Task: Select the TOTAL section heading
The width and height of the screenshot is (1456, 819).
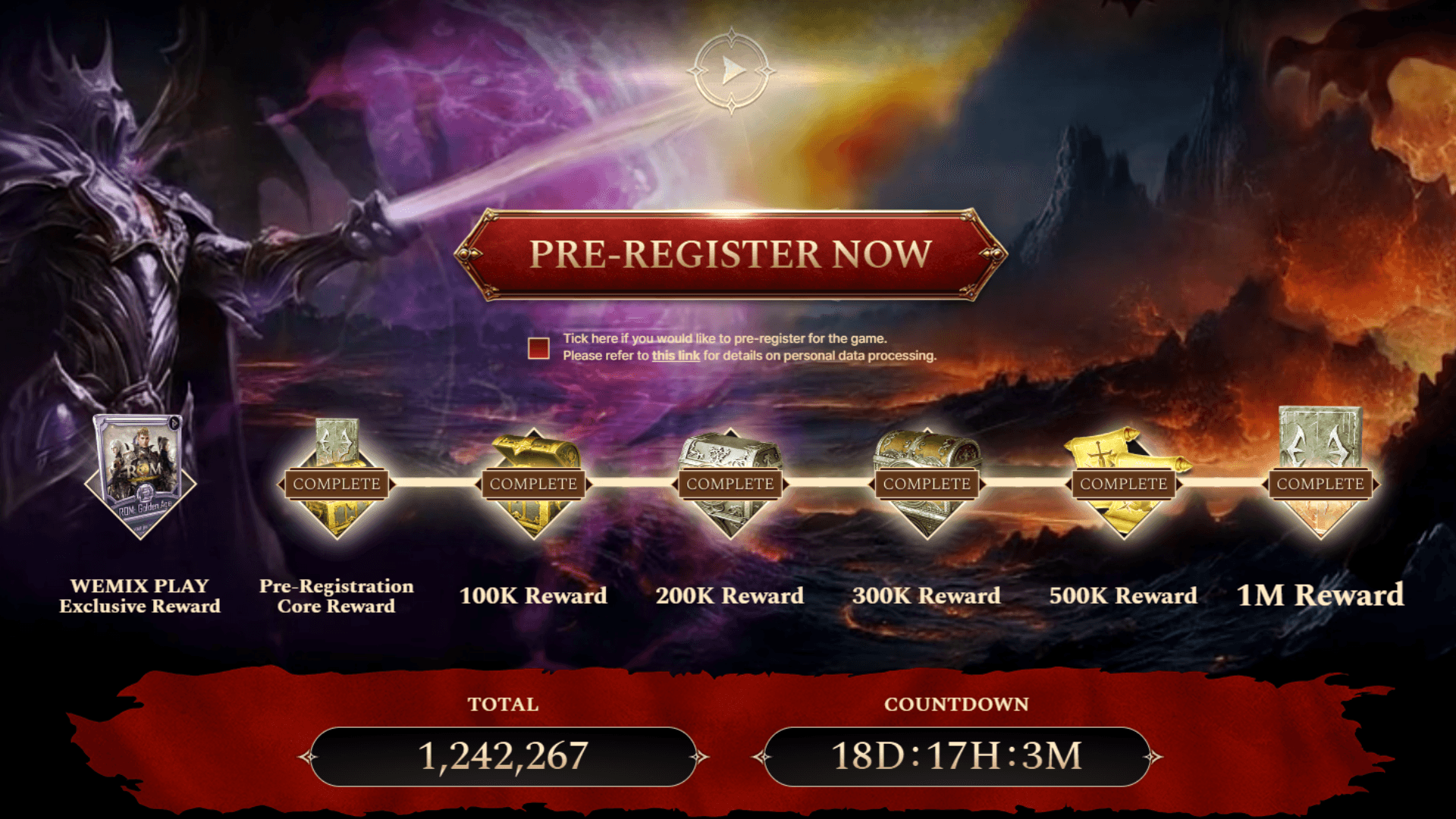Action: click(504, 704)
